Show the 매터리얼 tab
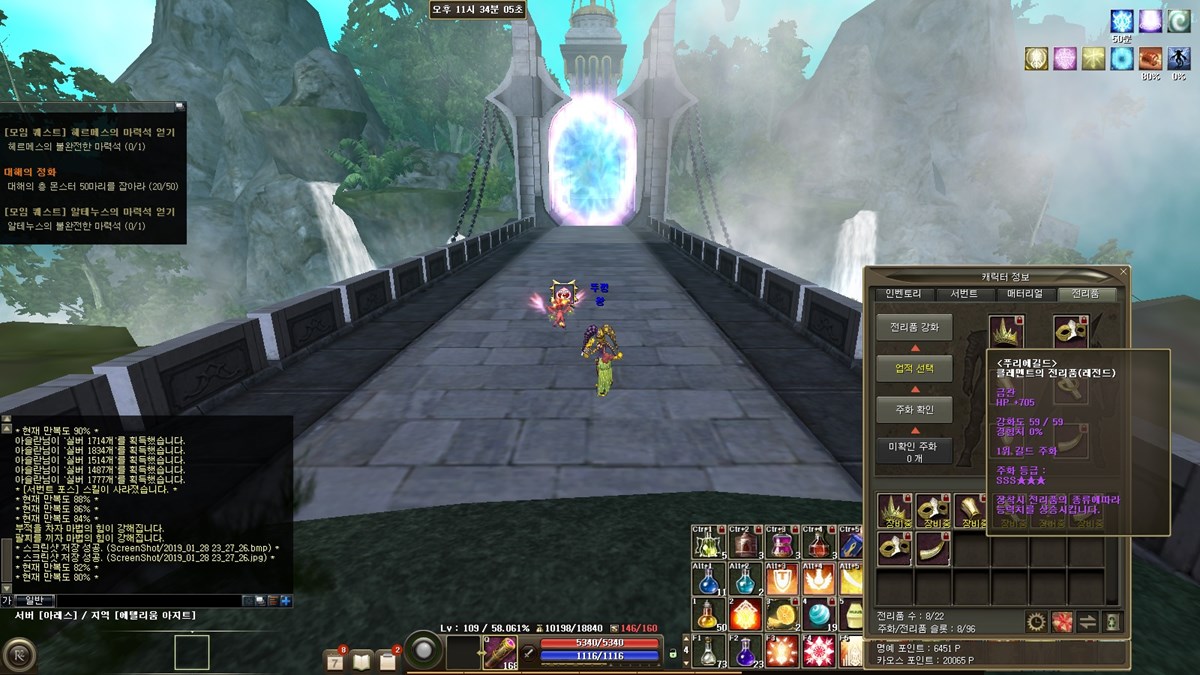1200x675 pixels. pyautogui.click(x=1024, y=294)
